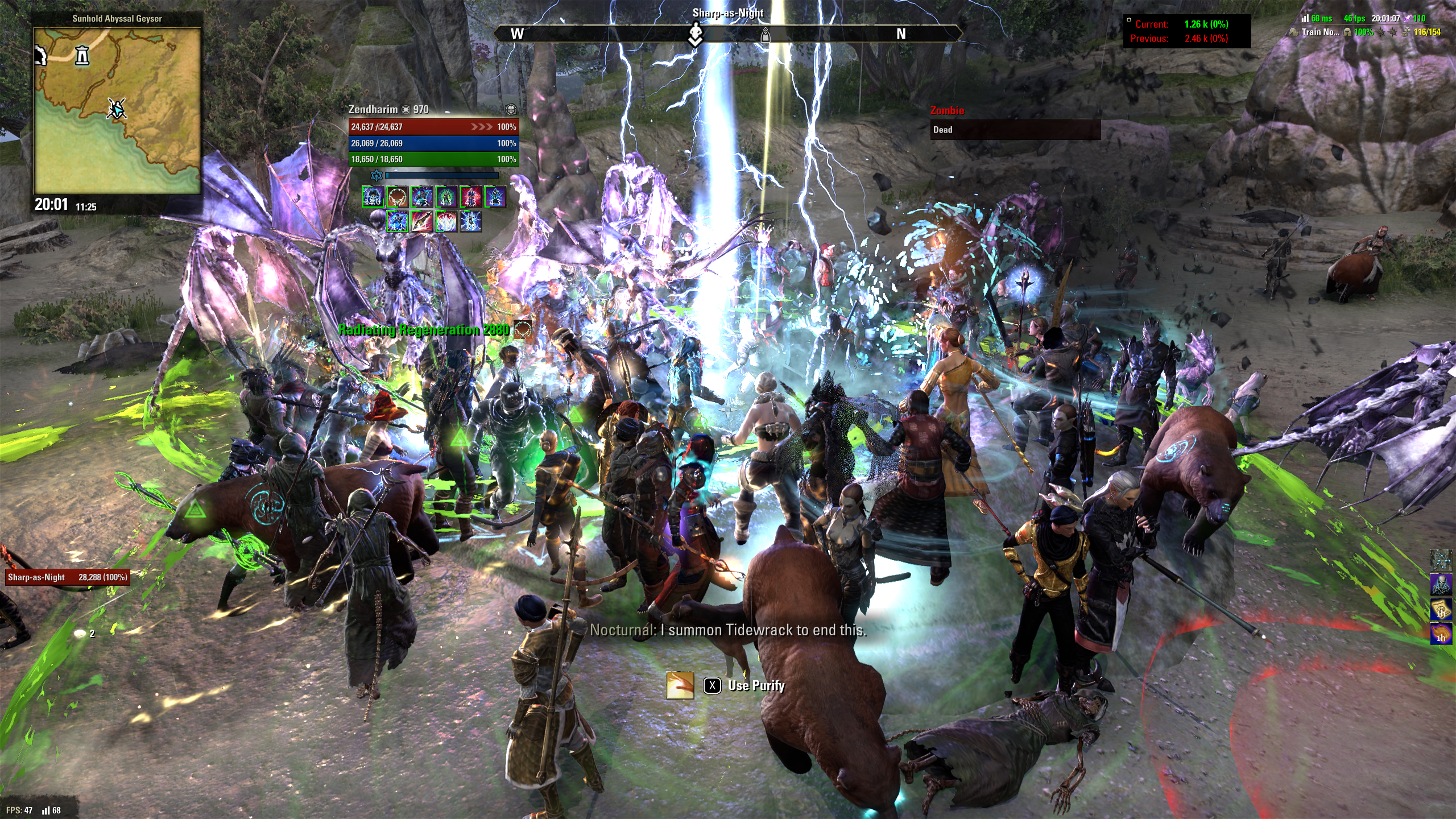Select the roast chicken food buff icon
This screenshot has width=1456, height=819.
click(x=1441, y=634)
